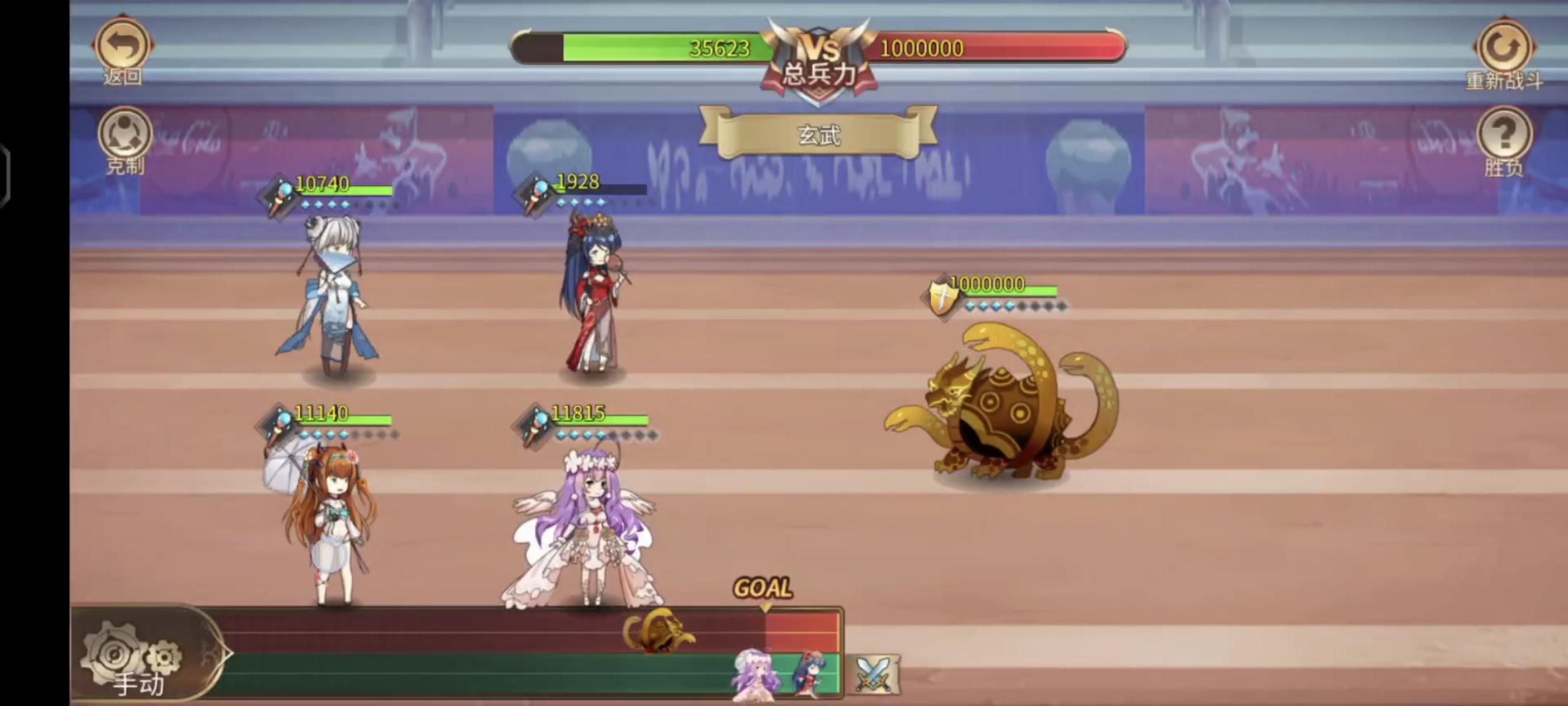Image resolution: width=1568 pixels, height=706 pixels.
Task: Click the 玄武 stage banner
Action: 820,135
